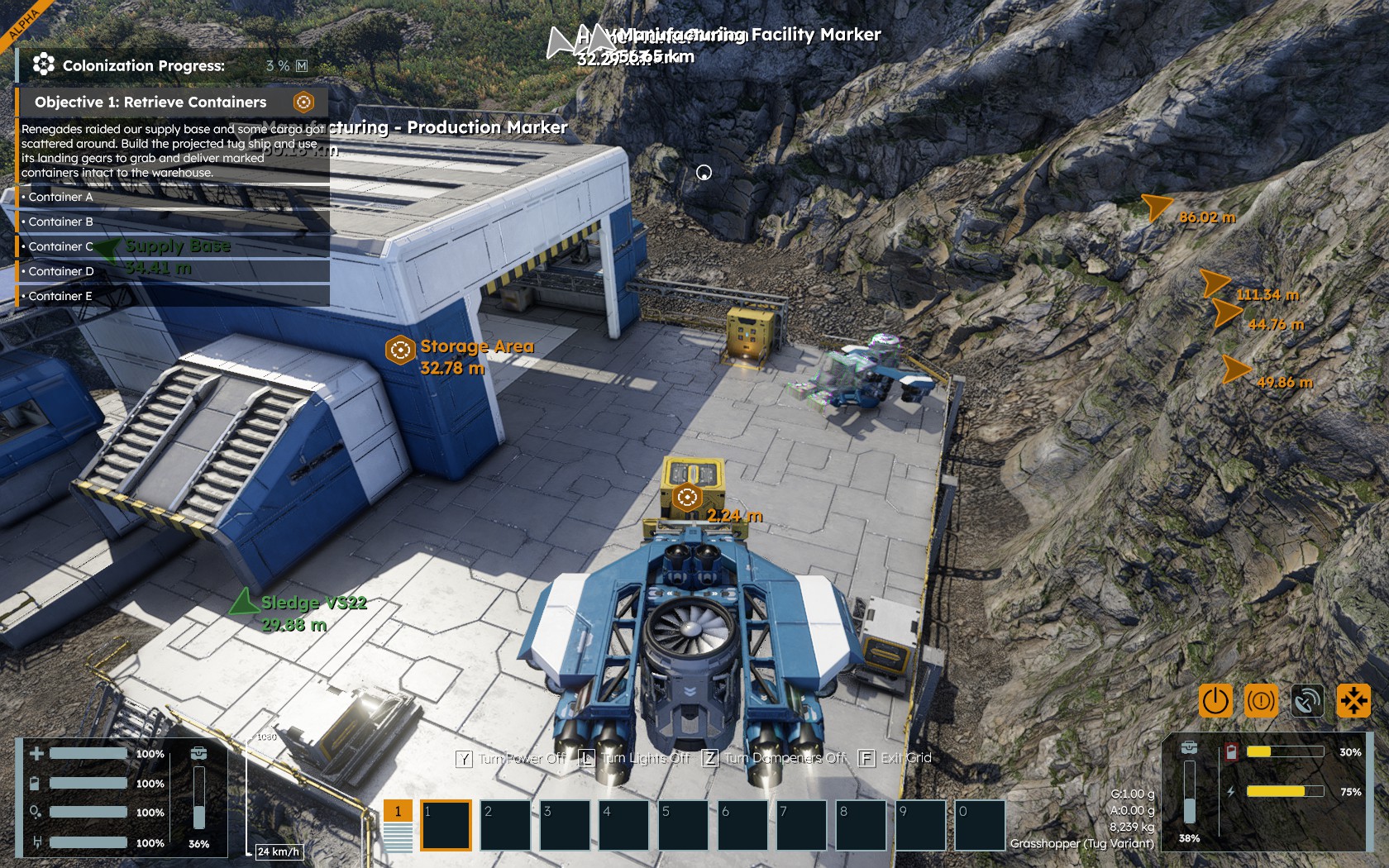This screenshot has width=1389, height=868.
Task: Toggle the orange power status icon
Action: point(1215,701)
